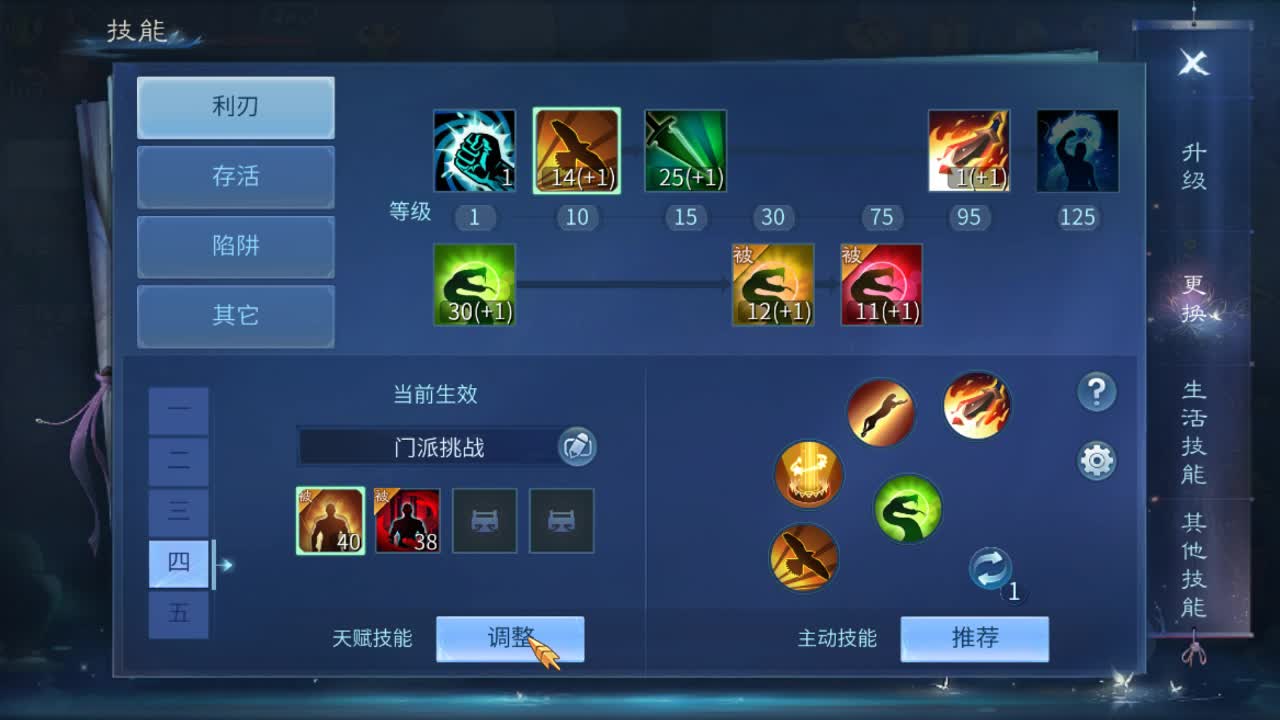Select the fist skill icon at level 1
Screen dimensions: 1280x720
tap(474, 148)
